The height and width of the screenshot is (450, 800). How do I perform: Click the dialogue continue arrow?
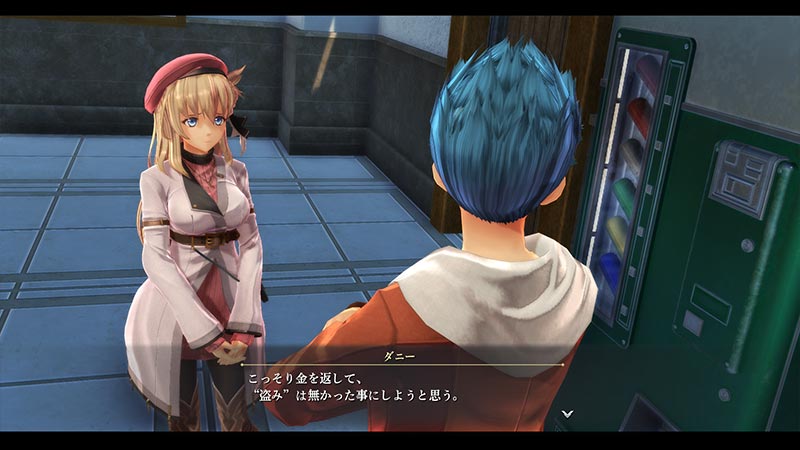pos(567,412)
